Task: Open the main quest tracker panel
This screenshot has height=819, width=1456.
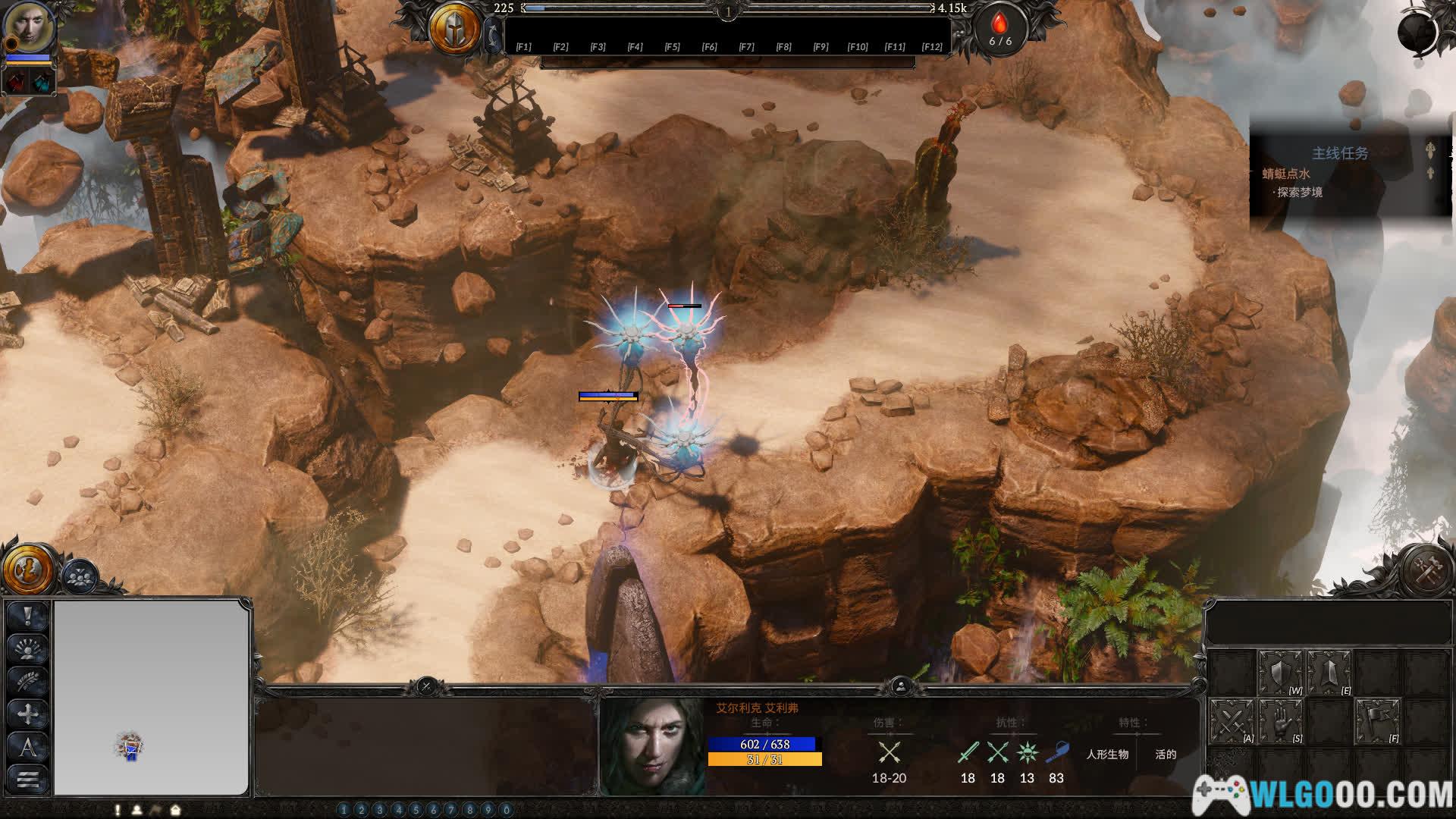Action: point(1340,153)
